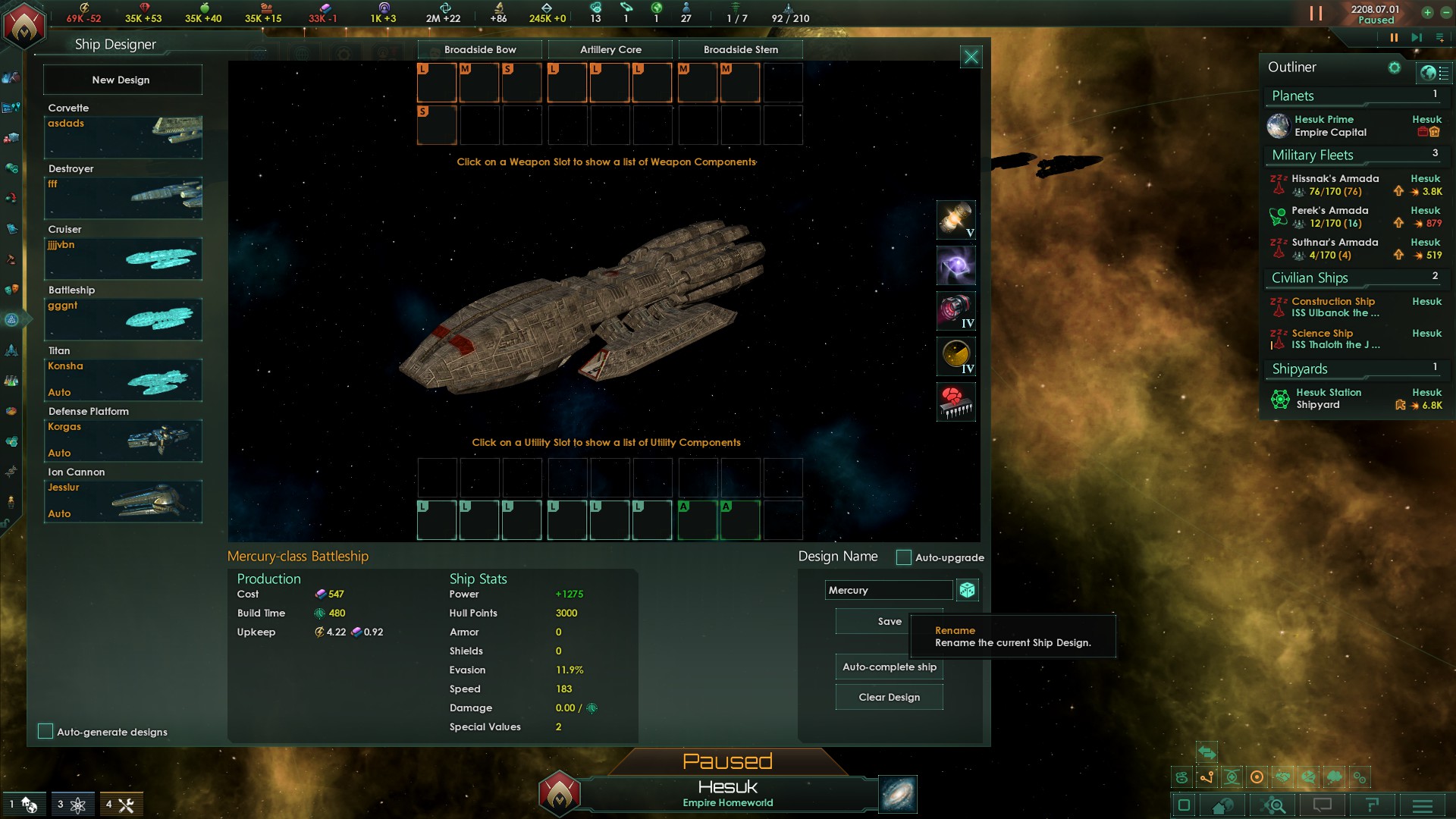Enable the Auto-upgrade checkbox
The width and height of the screenshot is (1456, 819).
coord(903,557)
